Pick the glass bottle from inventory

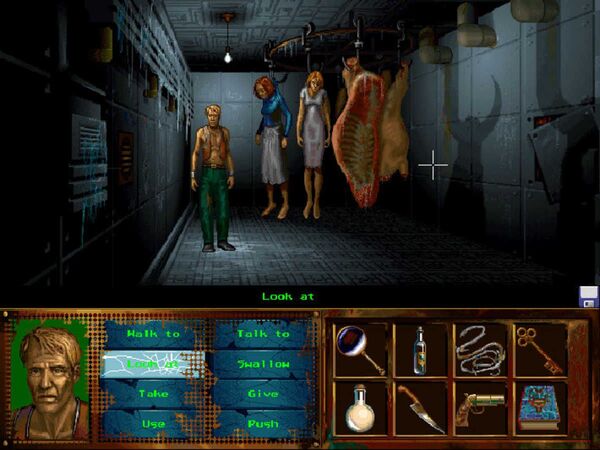click(418, 349)
